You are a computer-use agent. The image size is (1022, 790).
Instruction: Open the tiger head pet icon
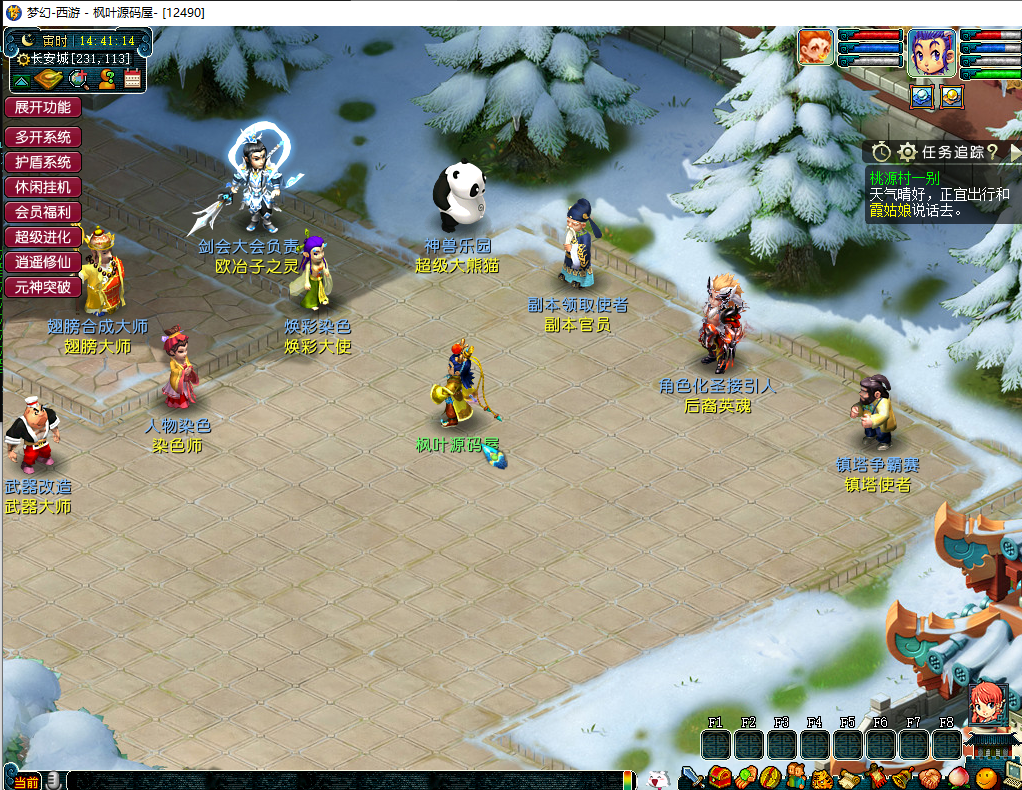click(x=821, y=777)
